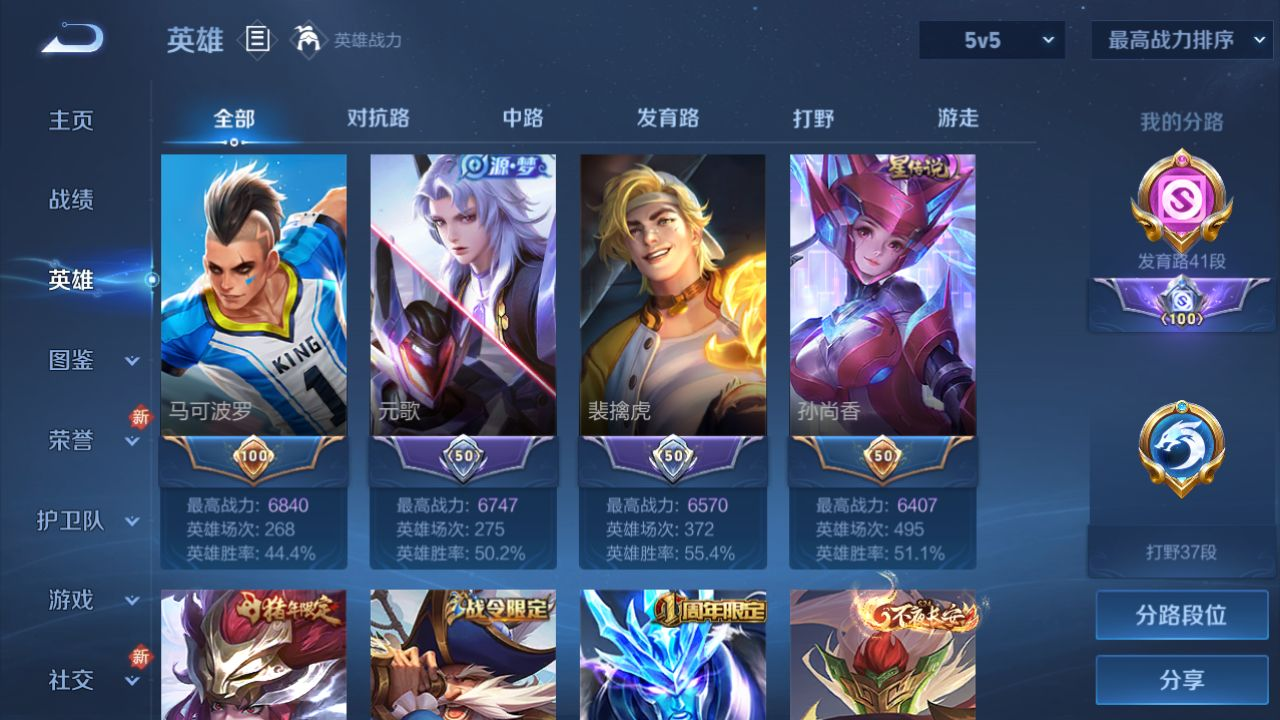Image resolution: width=1280 pixels, height=720 pixels.
Task: Open the 最高战力排序 sort dropdown
Action: [x=1181, y=40]
